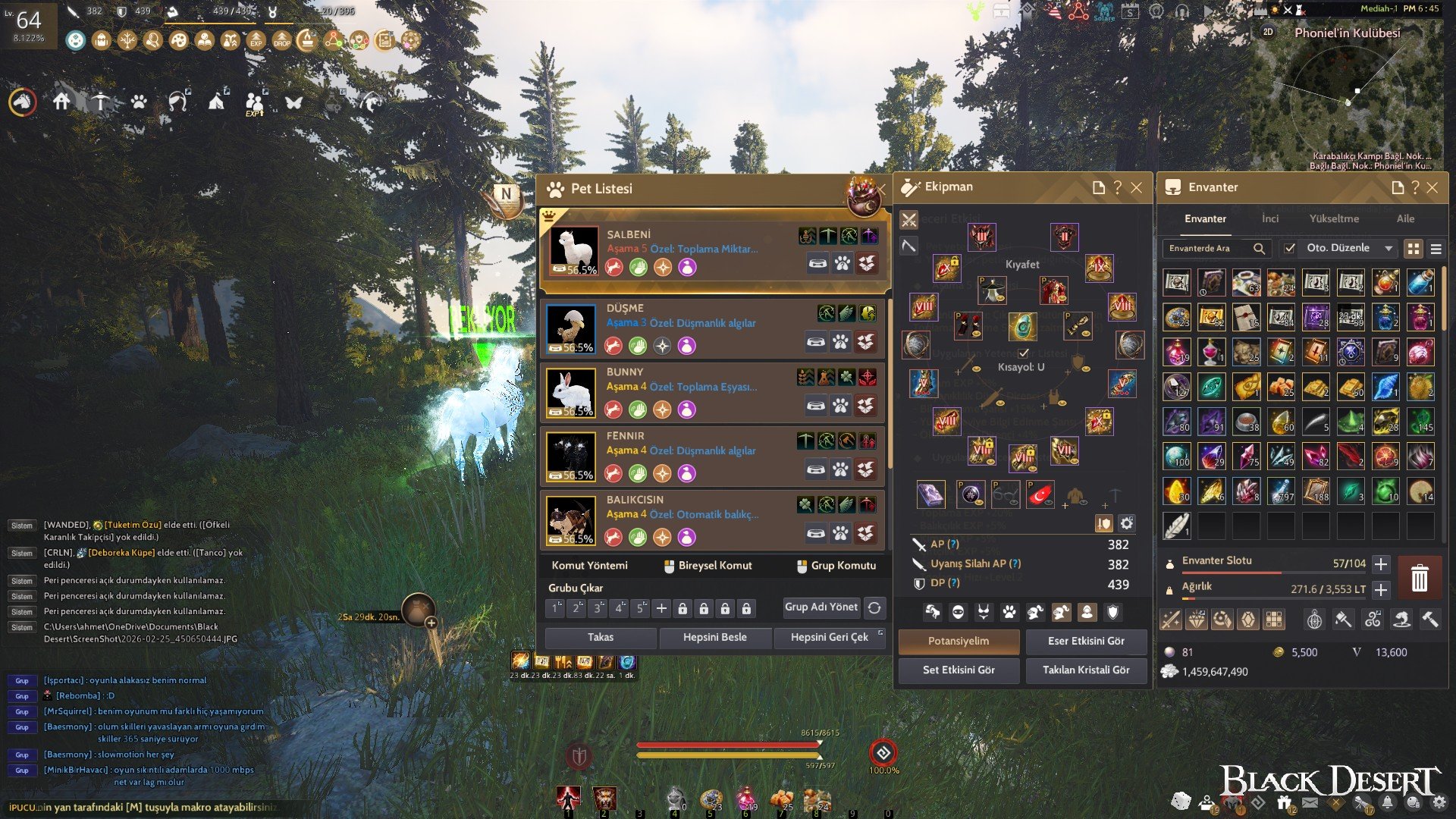Click the grid view icon in Envanter
This screenshot has width=1456, height=819.
point(1413,248)
